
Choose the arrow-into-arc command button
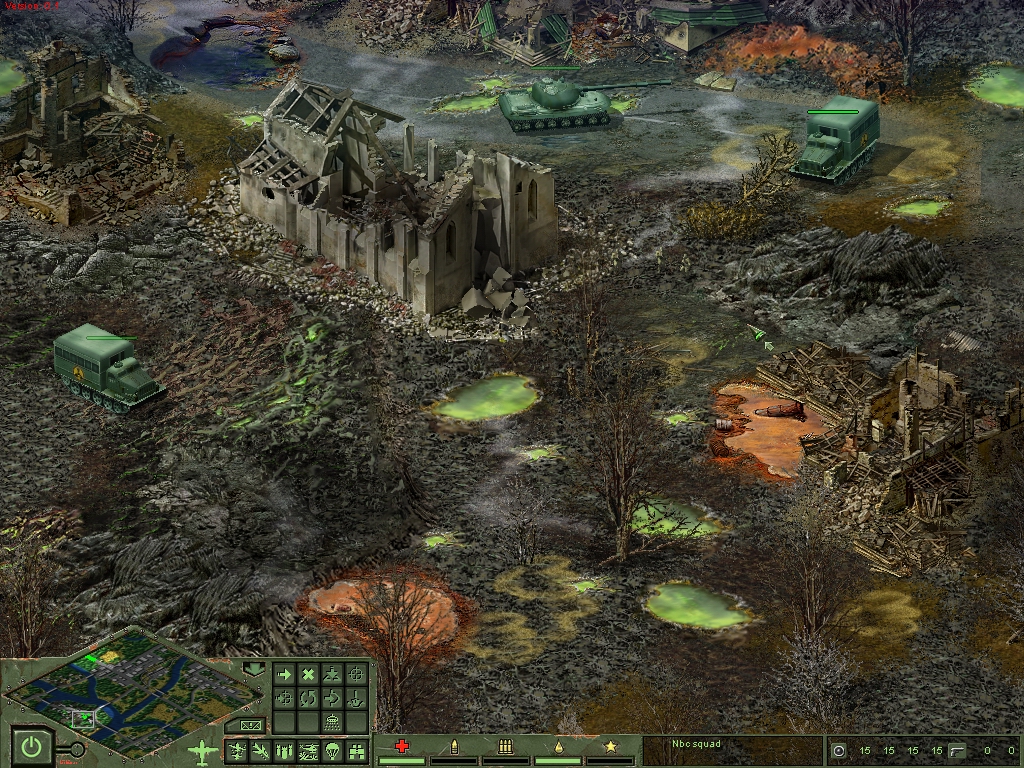(x=332, y=698)
